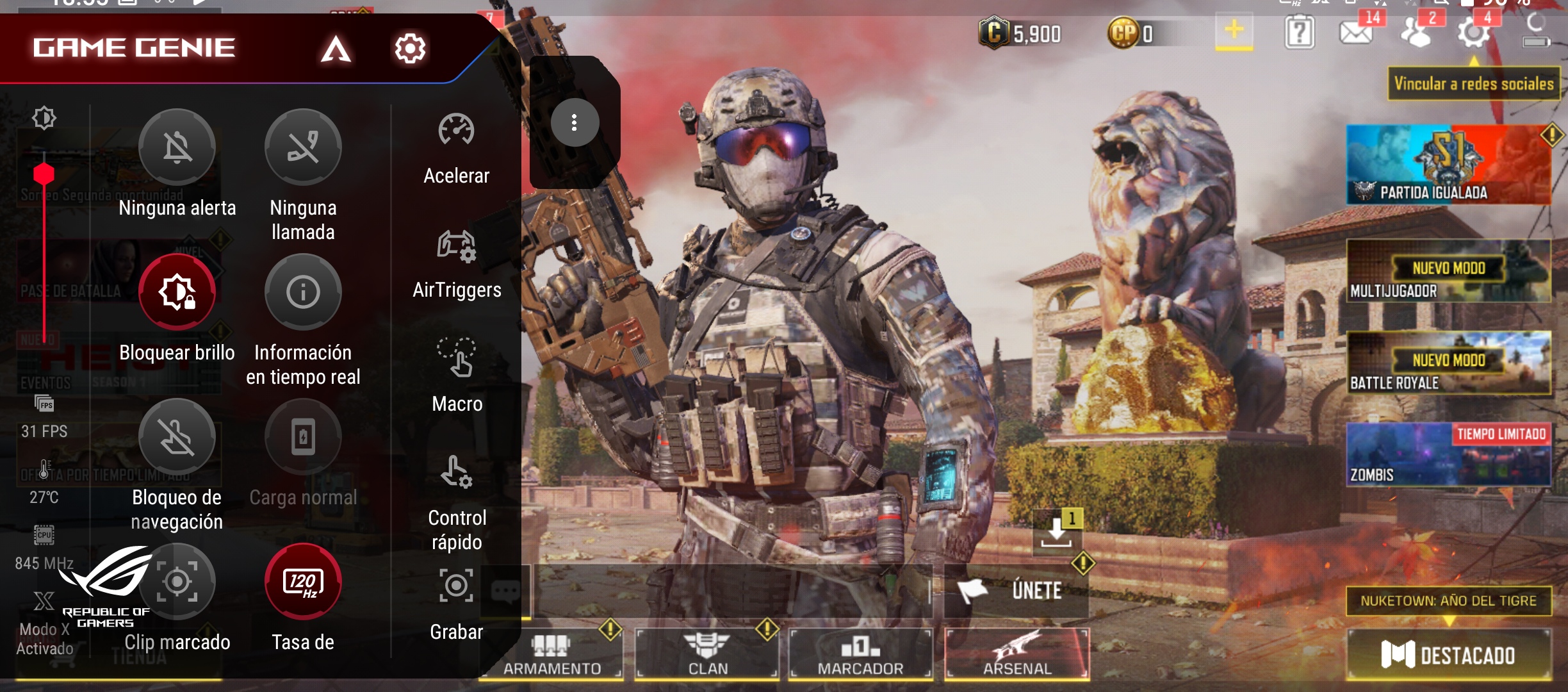1568x692 pixels.
Task: Open the Battle Royale mode tile
Action: click(x=1448, y=363)
